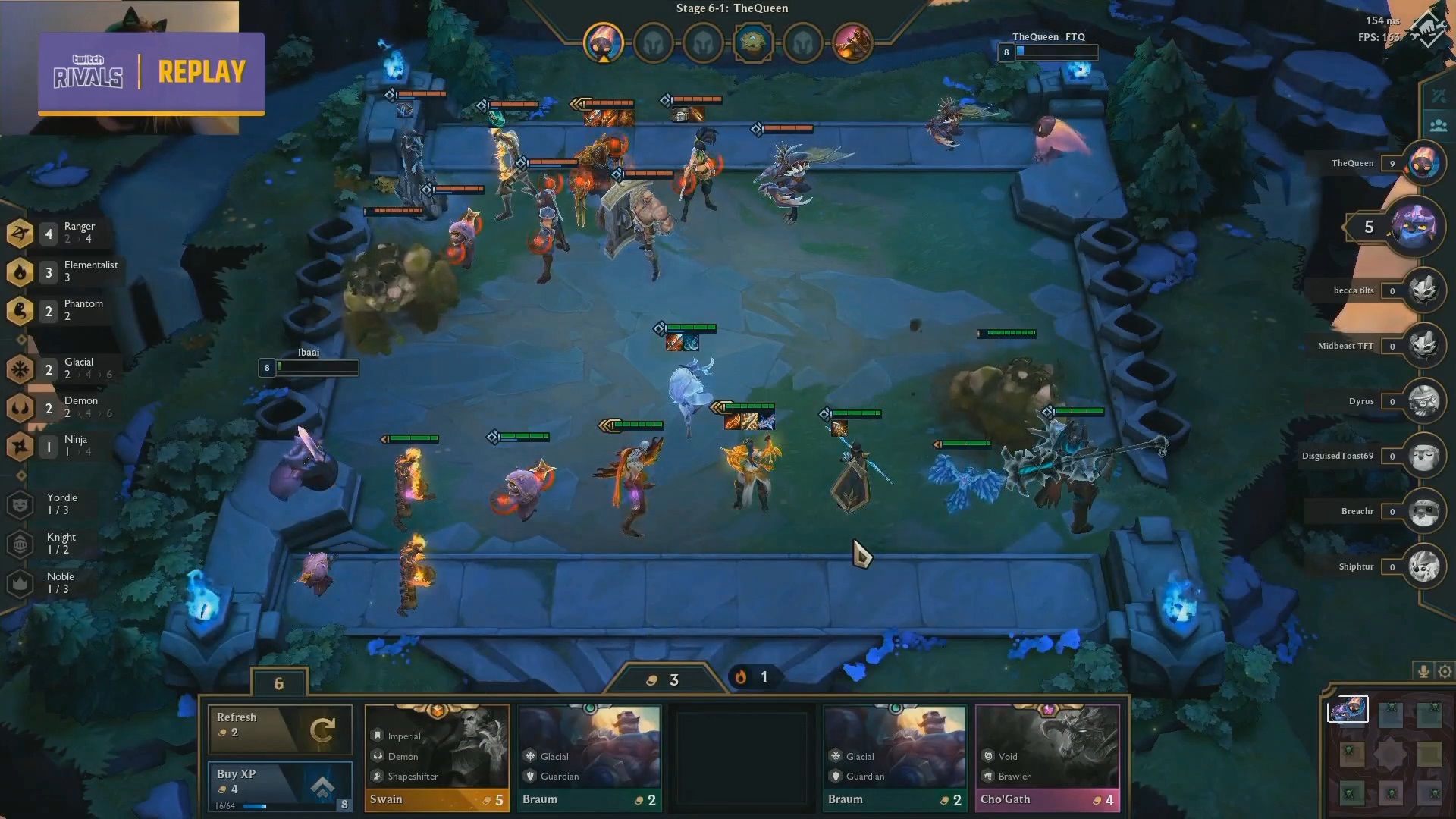Select the Demon trait icon

(20, 408)
